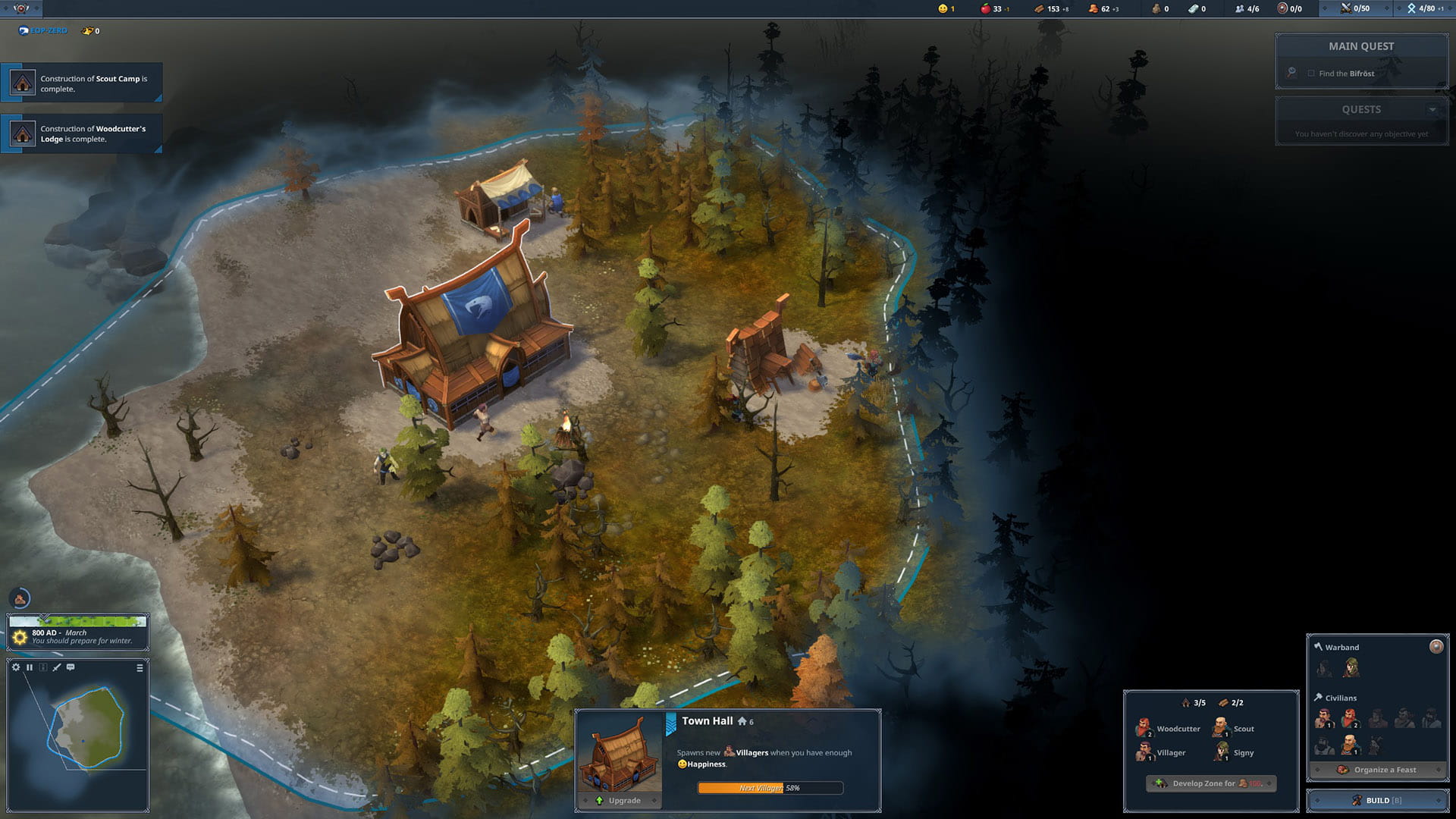Open the minimap hamburger menu

click(140, 668)
